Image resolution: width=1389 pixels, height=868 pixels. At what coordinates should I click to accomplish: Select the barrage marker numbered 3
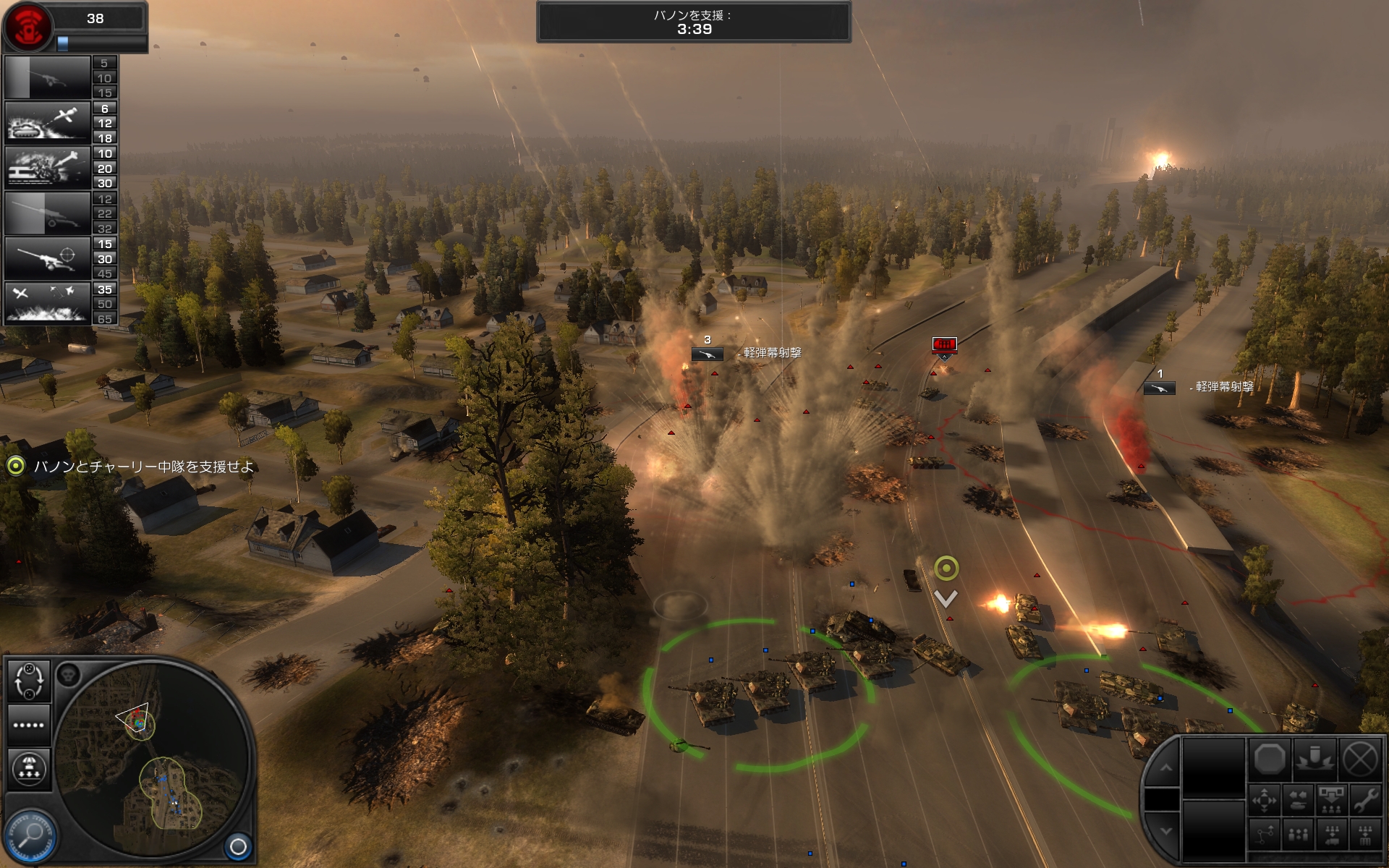click(707, 354)
